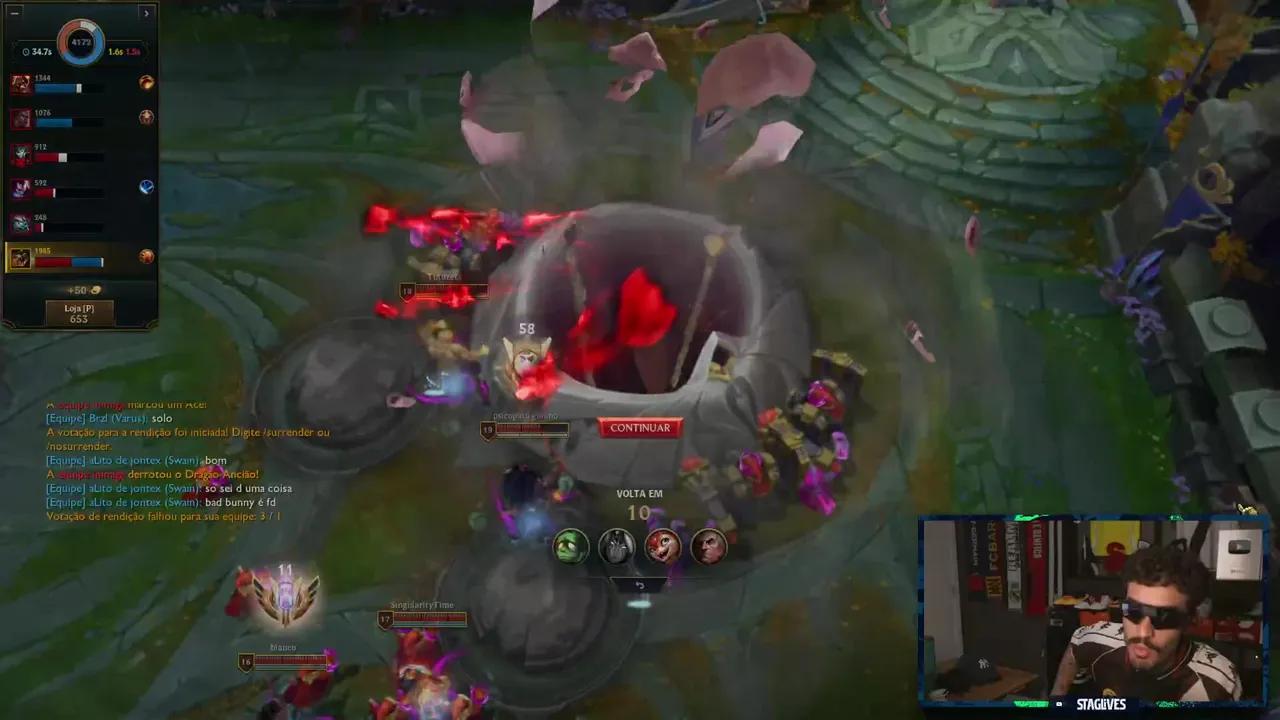Open the blue comet icon next to the 592 row
This screenshot has width=1280, height=720.
tap(147, 186)
